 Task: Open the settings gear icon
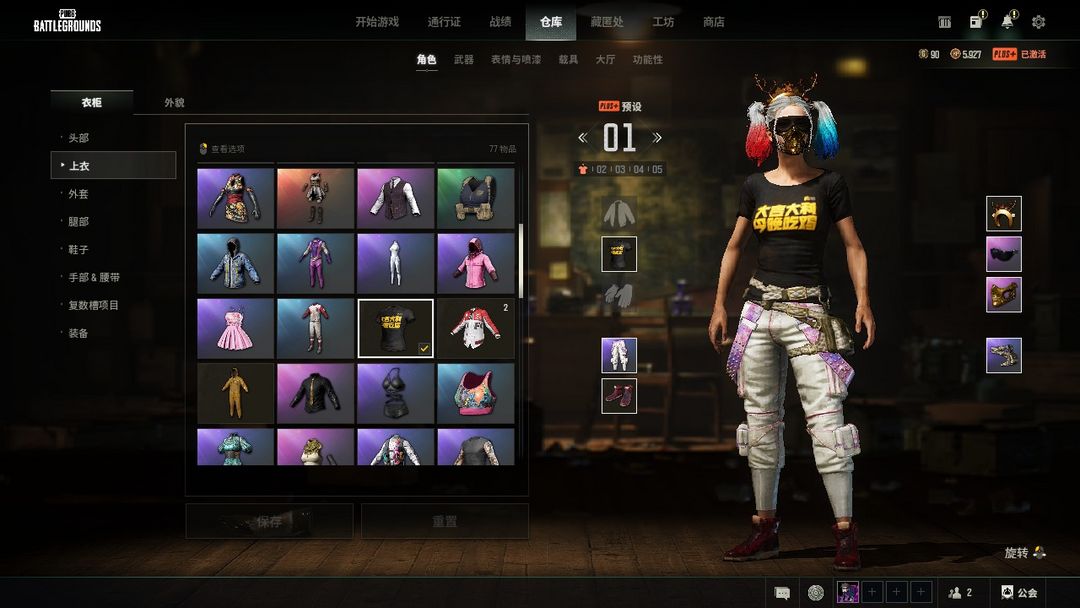(1039, 22)
